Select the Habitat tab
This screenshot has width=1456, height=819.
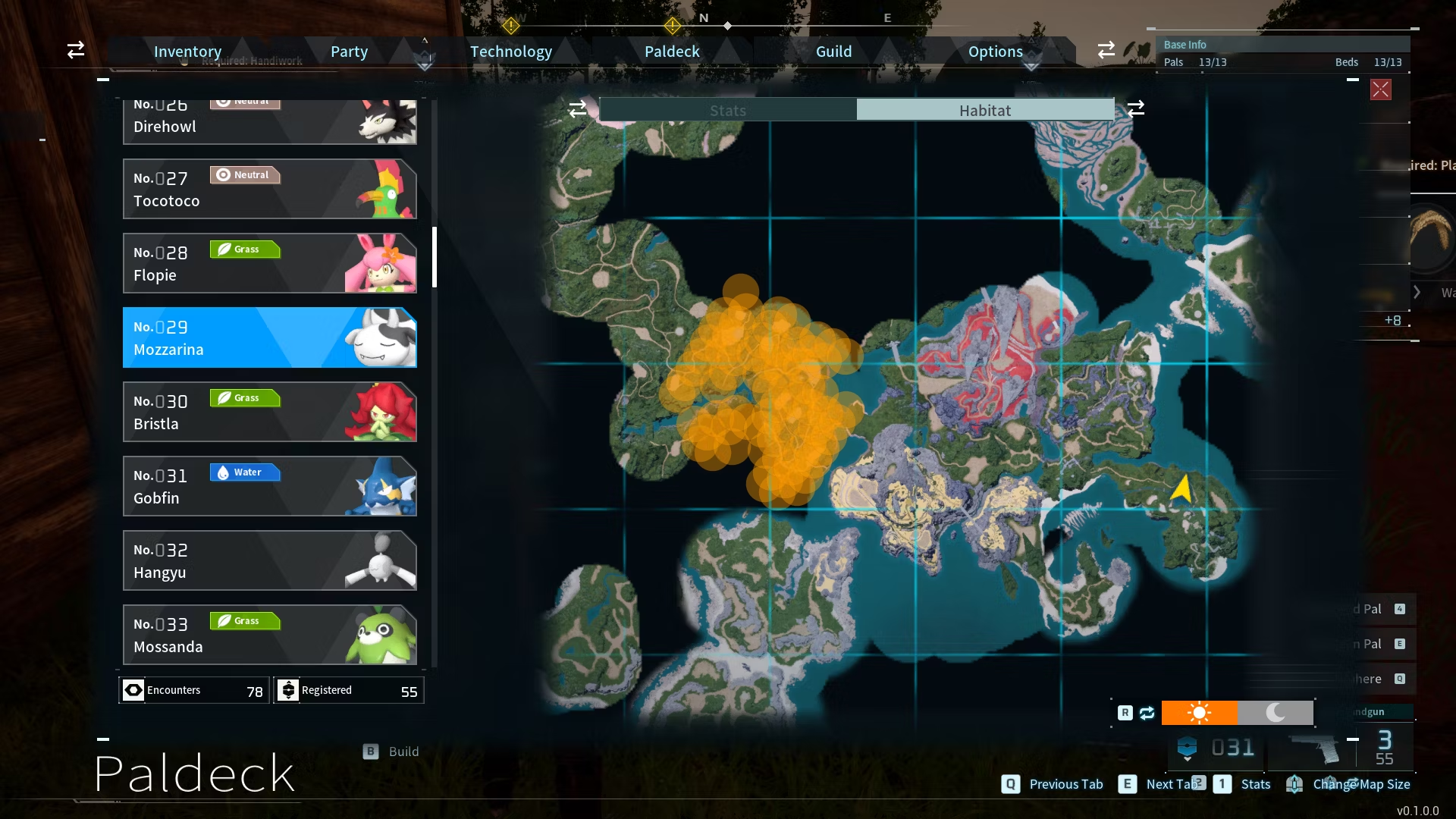985,110
